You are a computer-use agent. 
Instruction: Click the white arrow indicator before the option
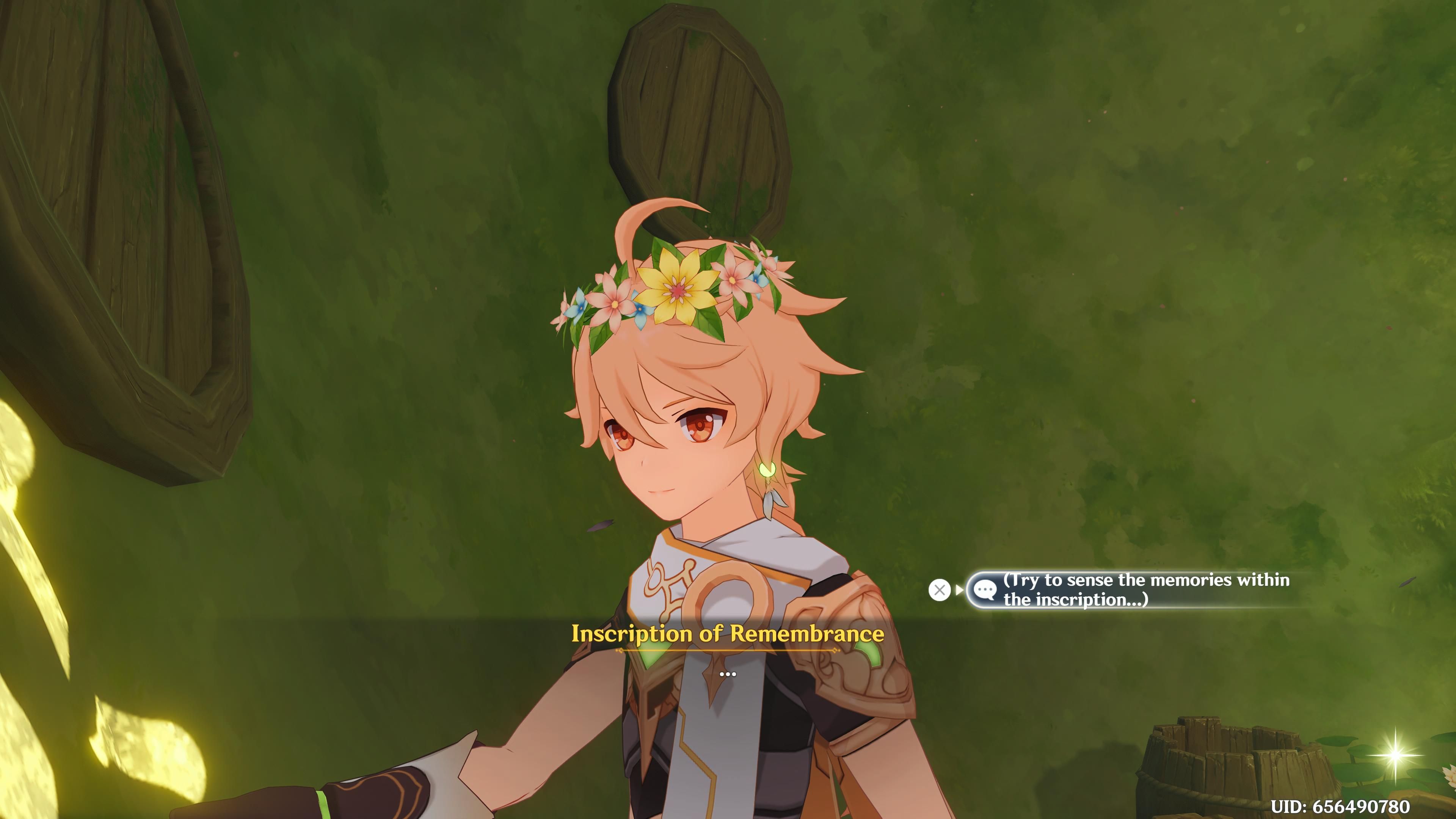[x=959, y=590]
